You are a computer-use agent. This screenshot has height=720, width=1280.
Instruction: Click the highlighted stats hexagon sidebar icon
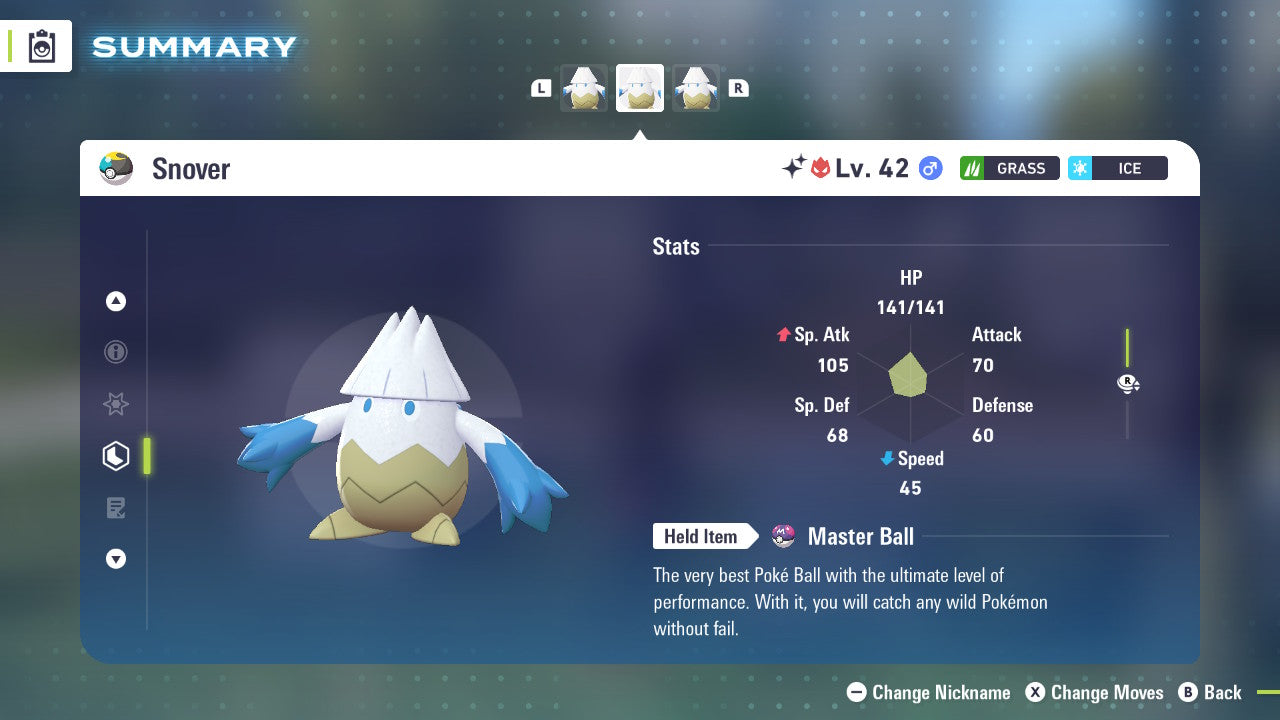(x=116, y=456)
